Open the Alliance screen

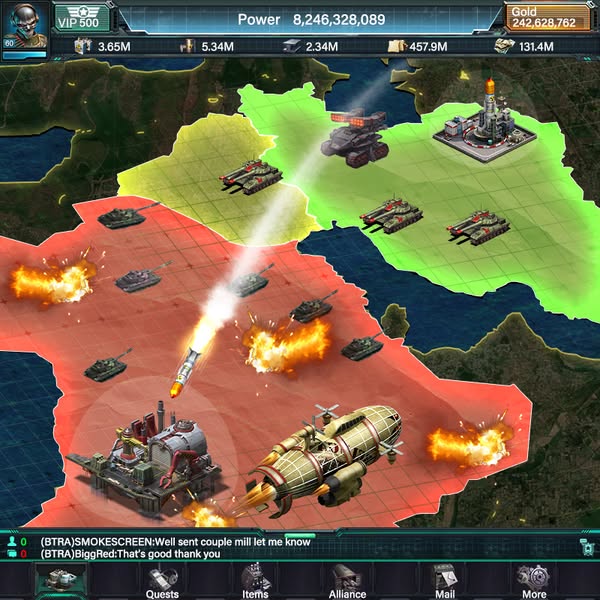click(348, 580)
